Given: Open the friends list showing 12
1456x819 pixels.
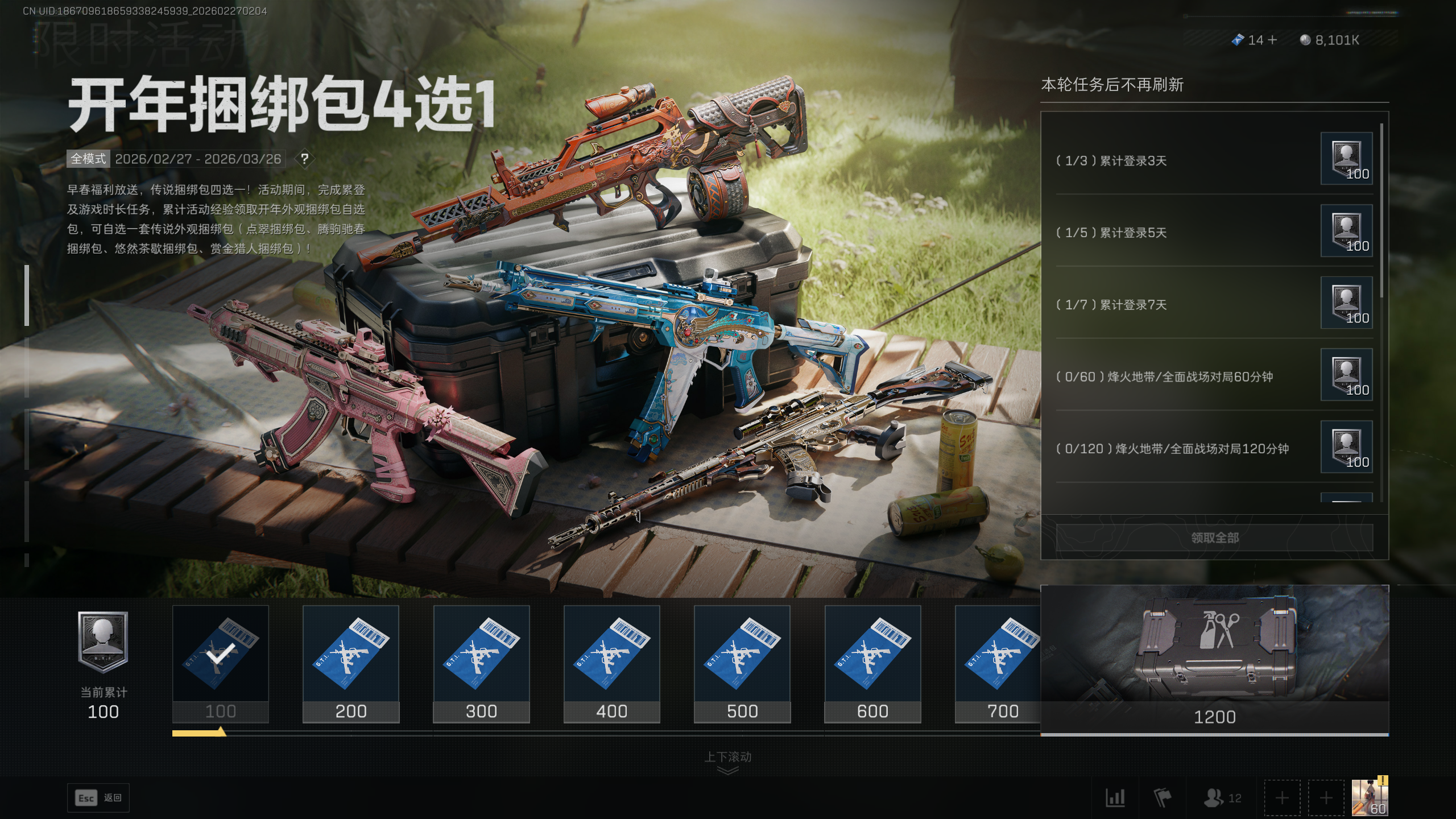Looking at the screenshot, I should click(1222, 797).
